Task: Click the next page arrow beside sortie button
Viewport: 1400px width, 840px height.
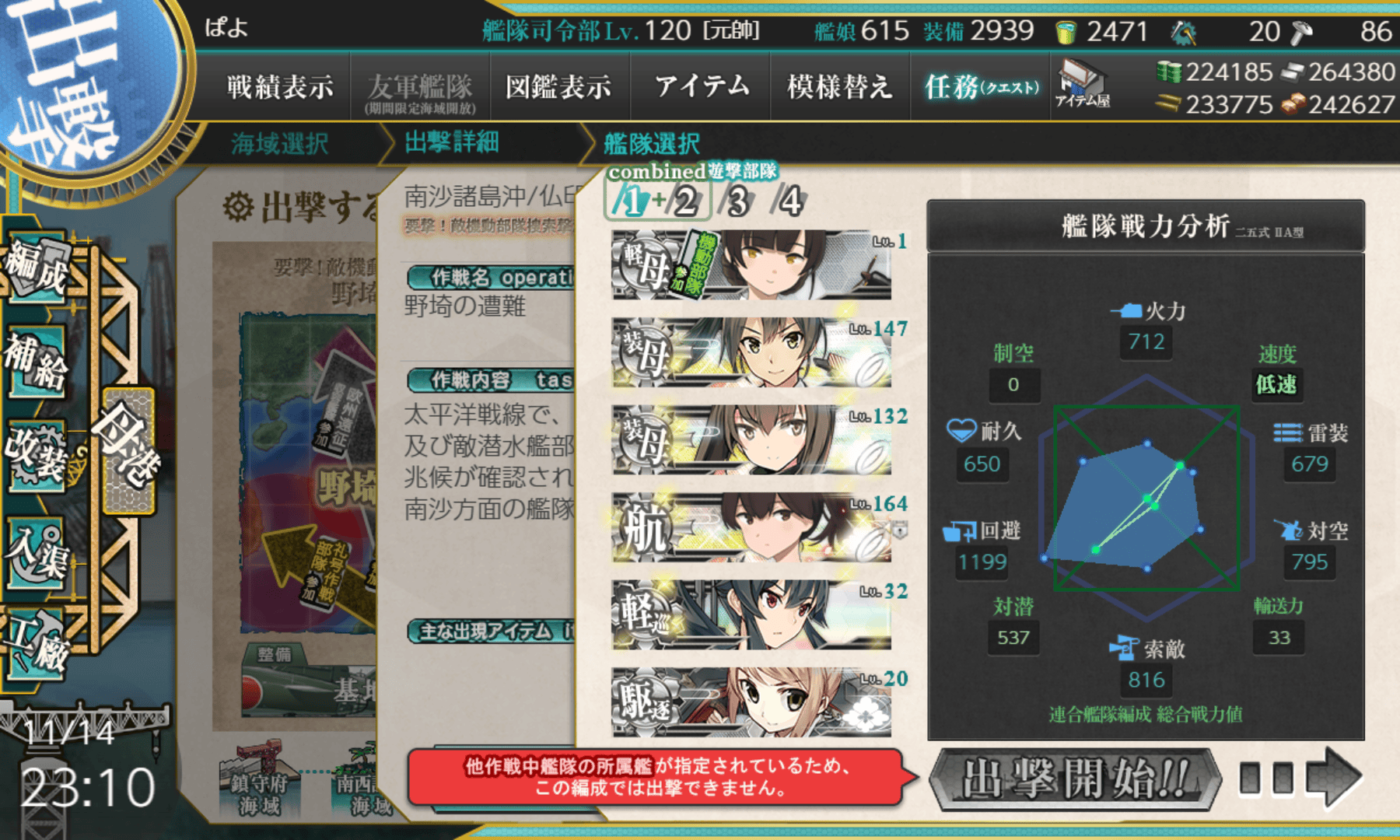Action: (1333, 777)
